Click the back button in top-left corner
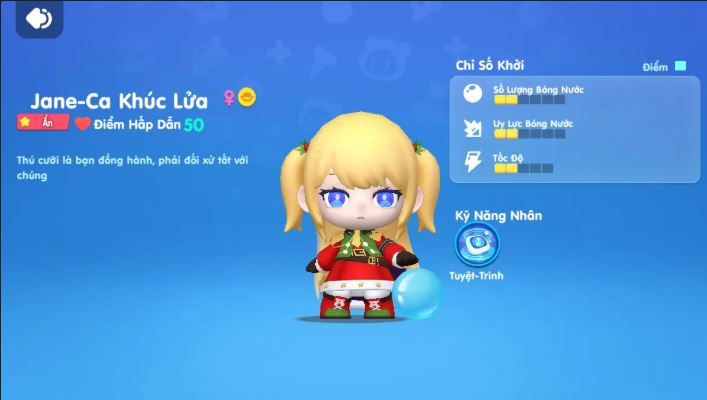Screen dimensions: 707x400 tap(39, 18)
